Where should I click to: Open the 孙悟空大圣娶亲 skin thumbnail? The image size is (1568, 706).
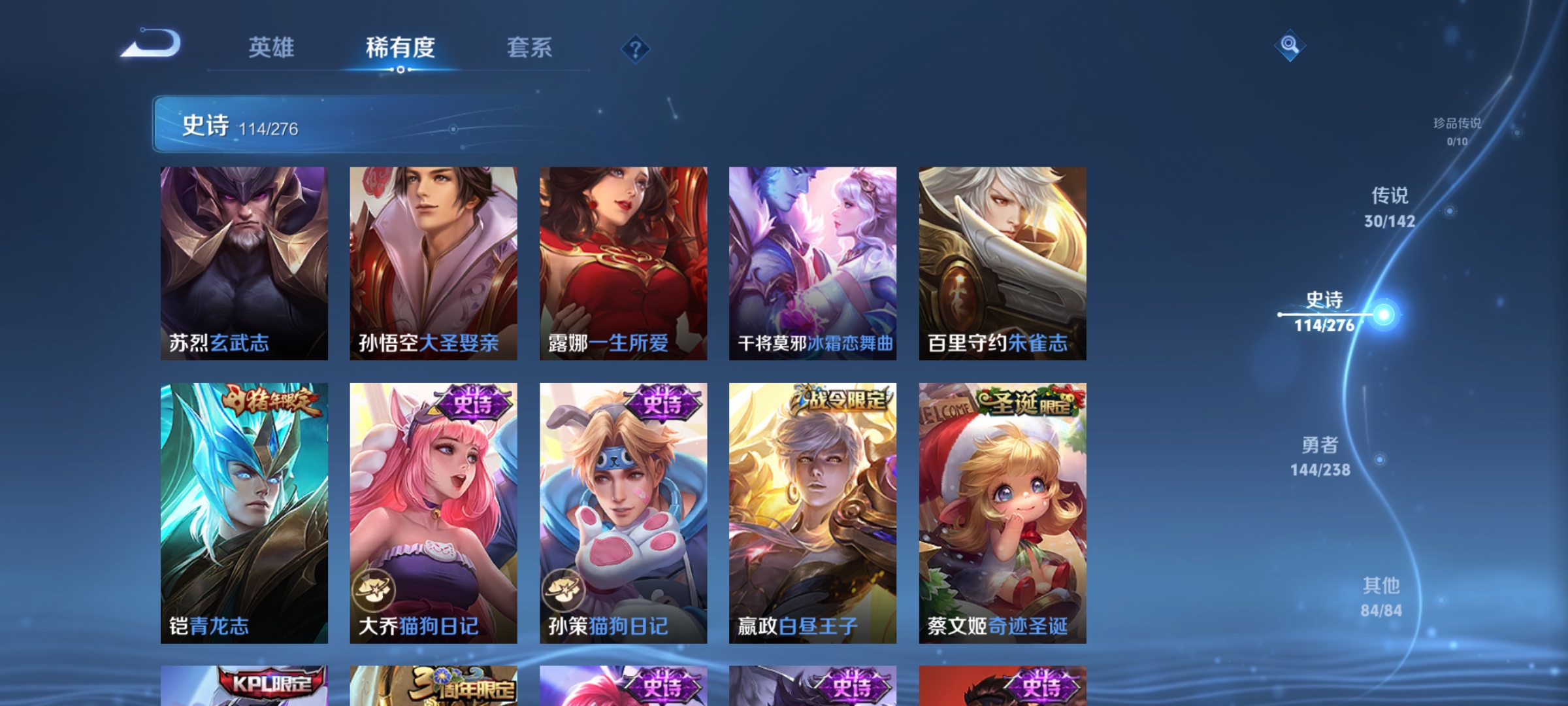(x=433, y=261)
